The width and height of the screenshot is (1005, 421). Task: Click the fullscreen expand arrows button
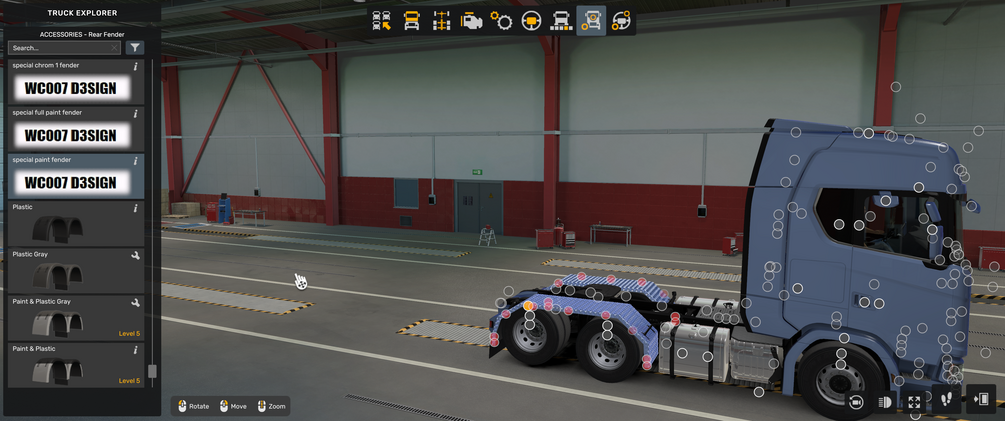[914, 402]
